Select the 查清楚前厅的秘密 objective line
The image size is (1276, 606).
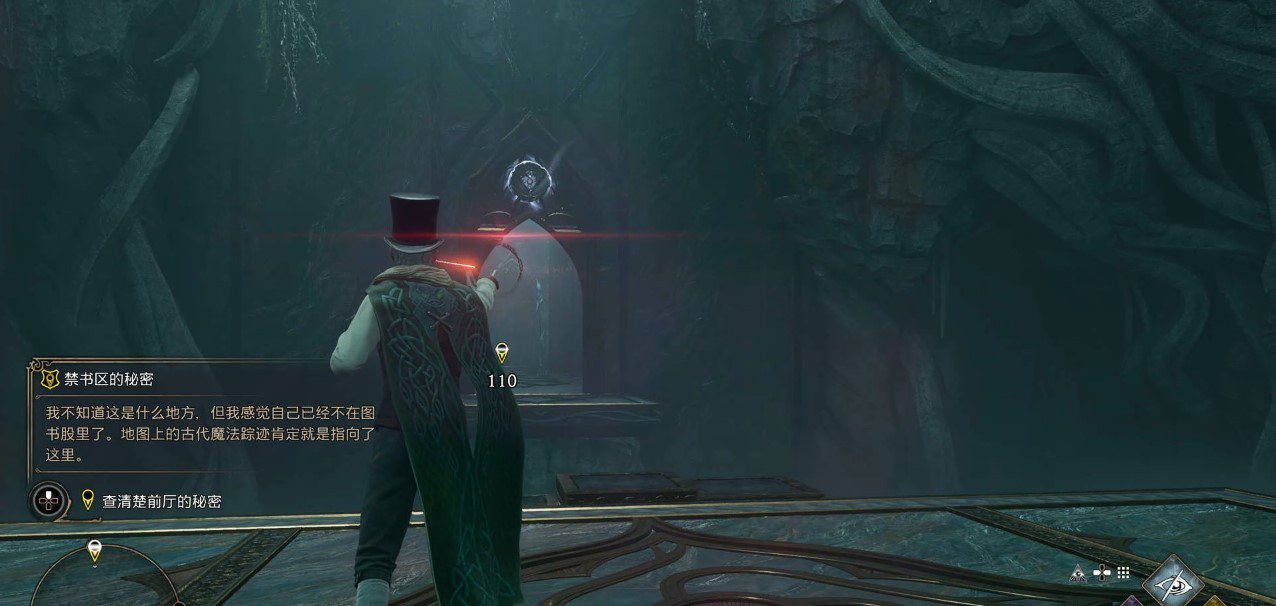(x=161, y=501)
